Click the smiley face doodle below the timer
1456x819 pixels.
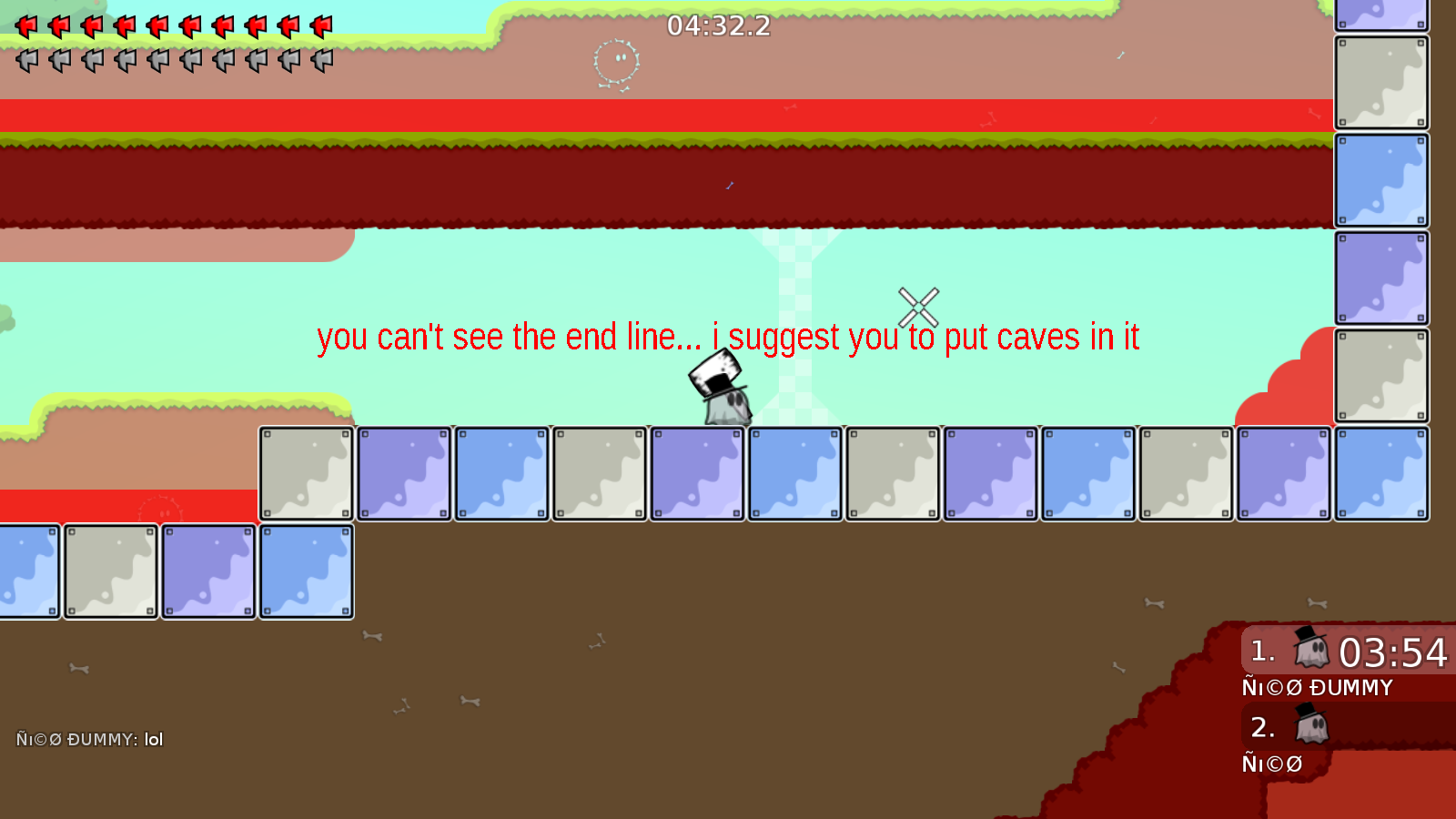pyautogui.click(x=617, y=61)
